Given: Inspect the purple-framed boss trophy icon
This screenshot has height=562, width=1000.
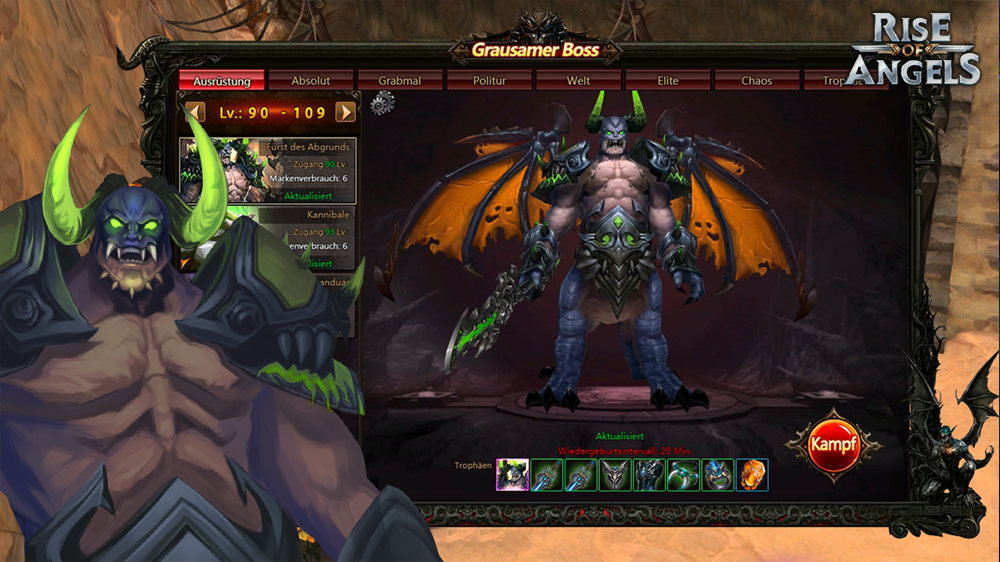Looking at the screenshot, I should point(512,475).
